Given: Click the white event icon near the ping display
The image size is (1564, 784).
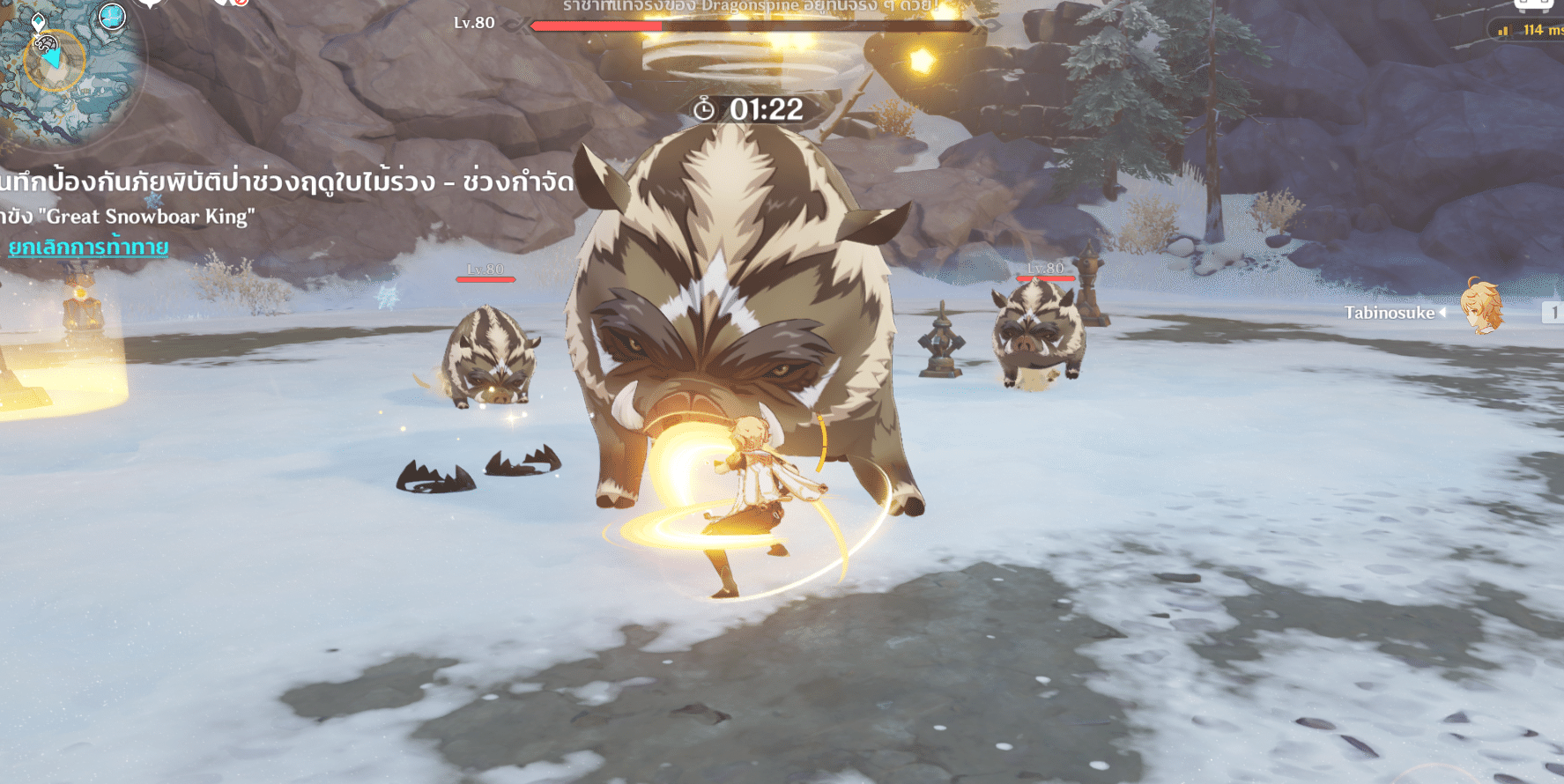Looking at the screenshot, I should click(1533, 6).
